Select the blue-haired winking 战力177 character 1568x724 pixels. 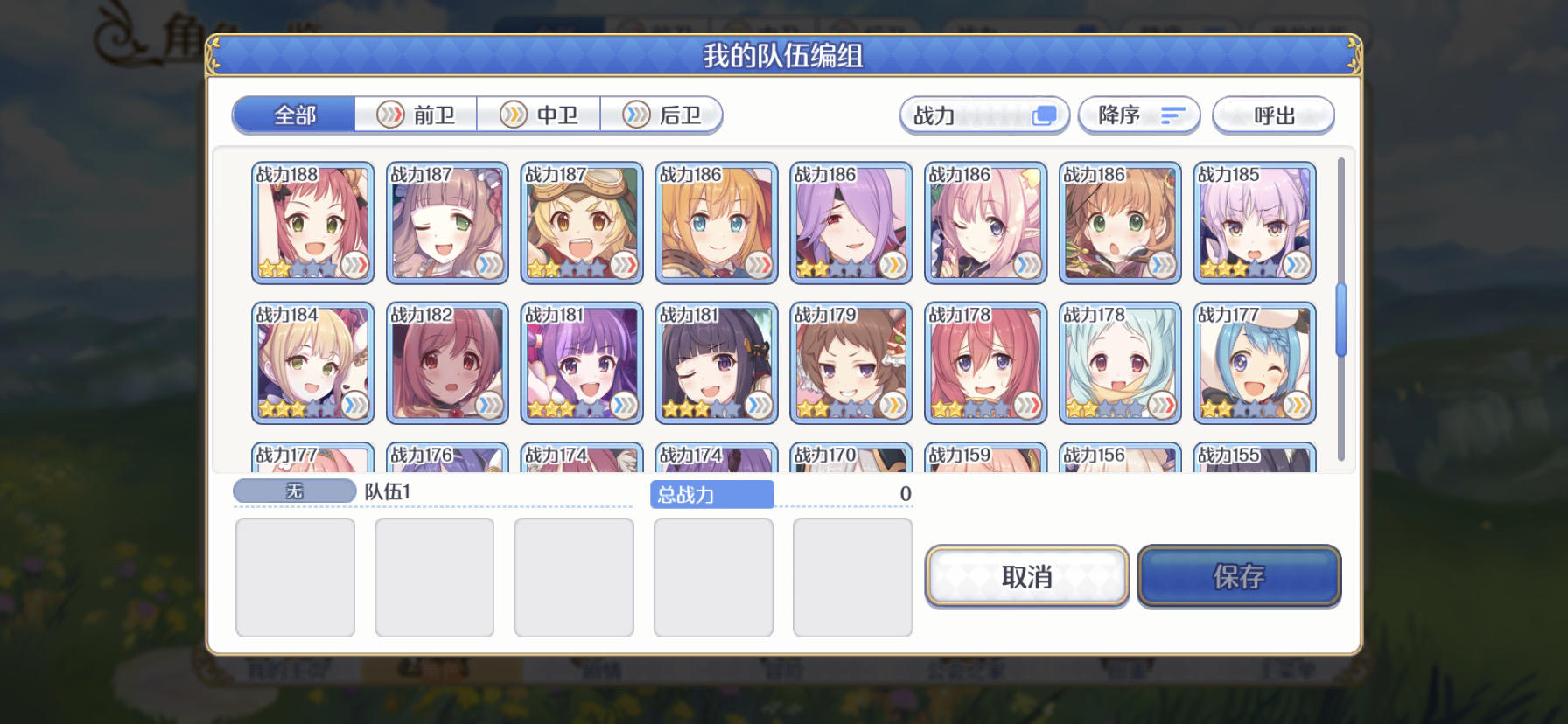click(1253, 363)
